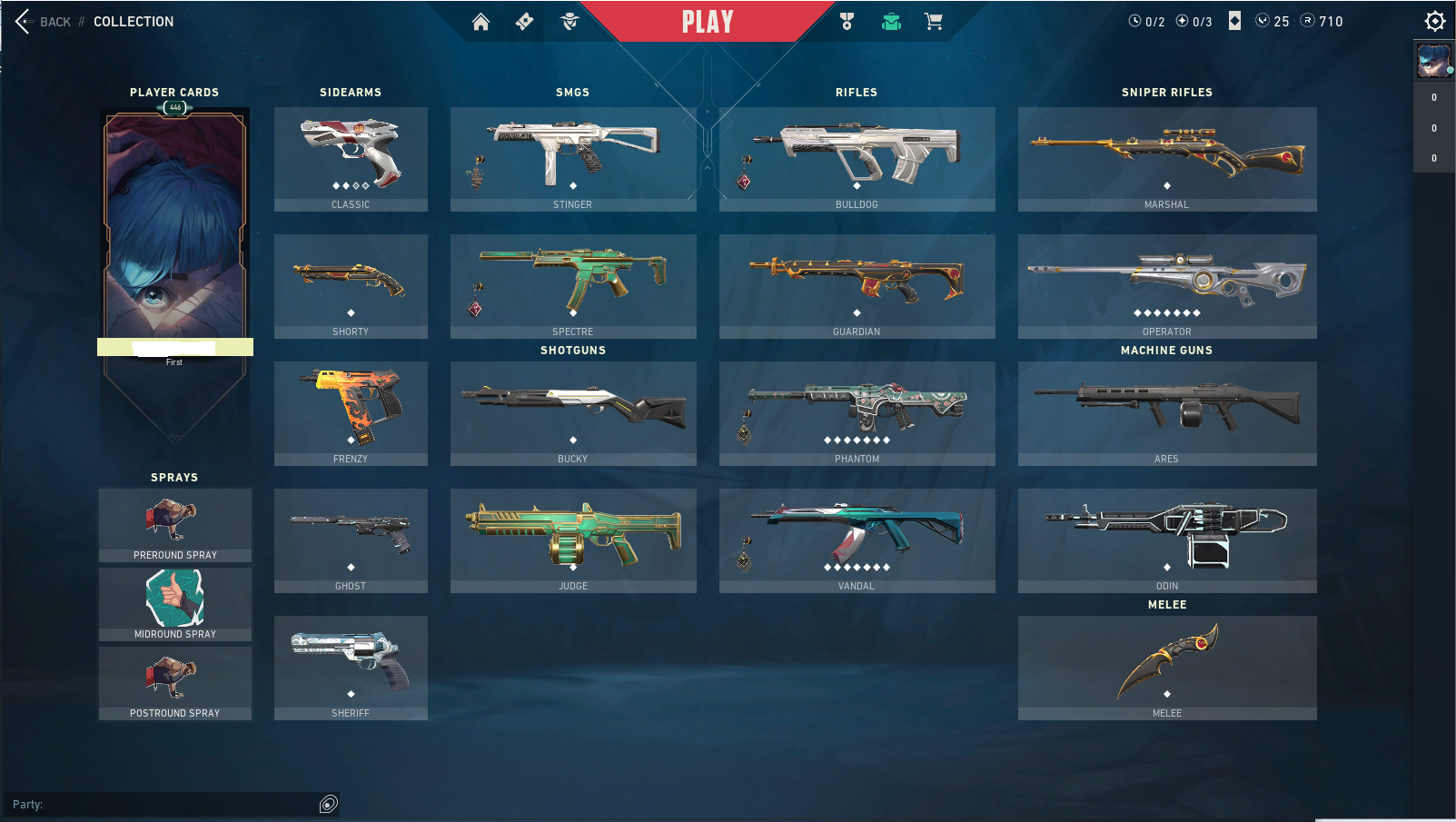Open the Settings gear icon

1433,20
